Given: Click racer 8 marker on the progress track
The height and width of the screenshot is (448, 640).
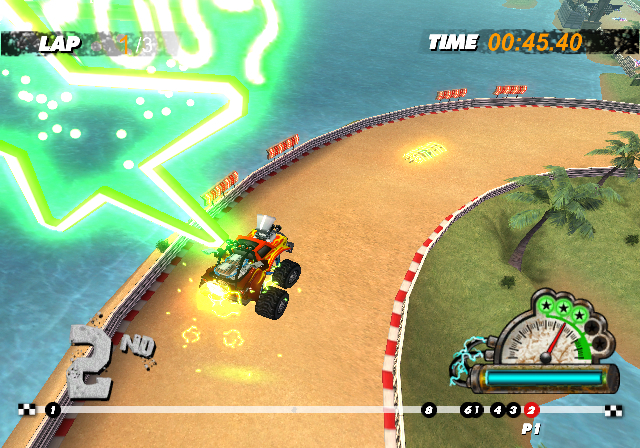Looking at the screenshot, I should click(x=428, y=409).
